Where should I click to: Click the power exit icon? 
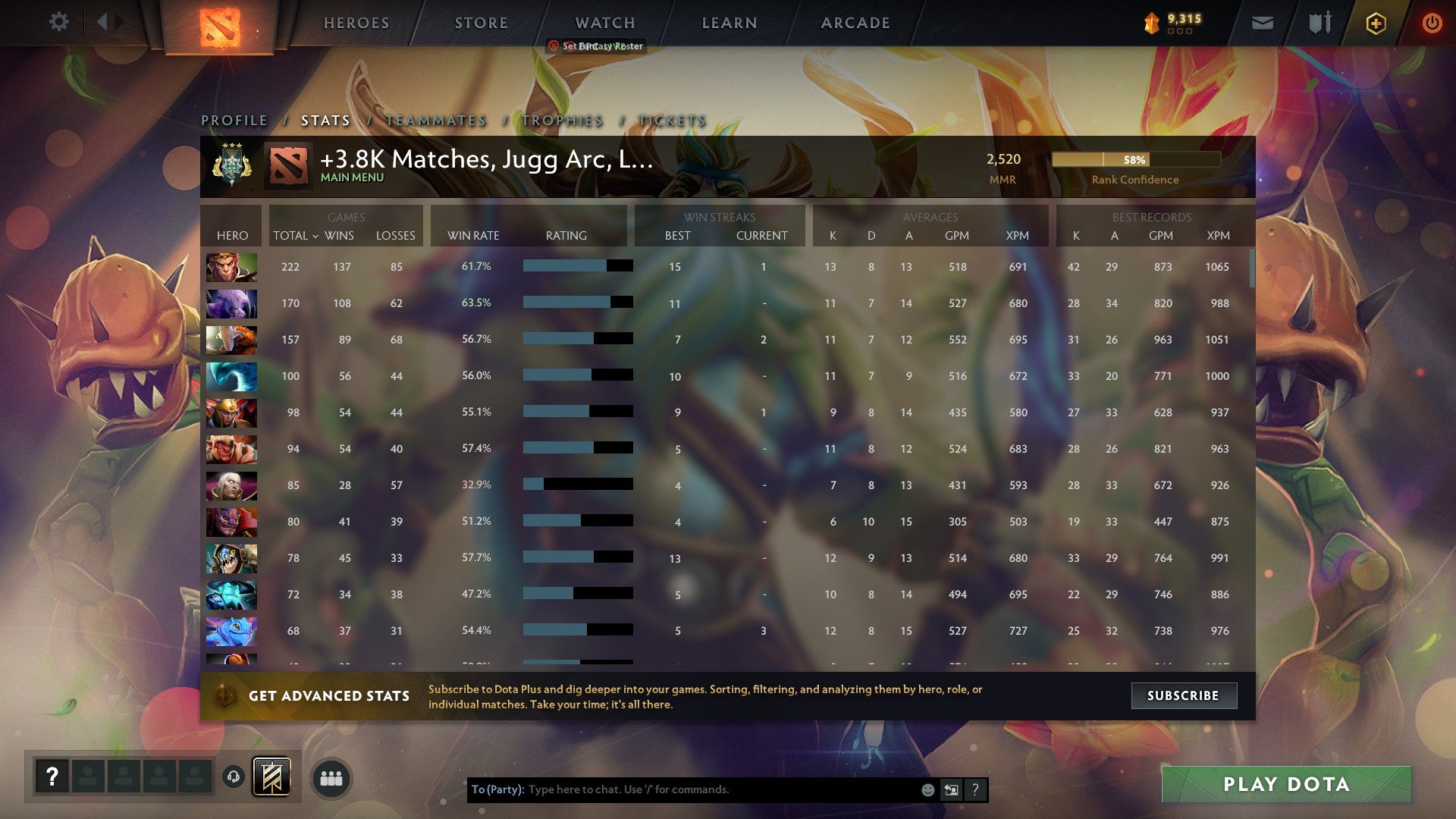tap(1432, 23)
